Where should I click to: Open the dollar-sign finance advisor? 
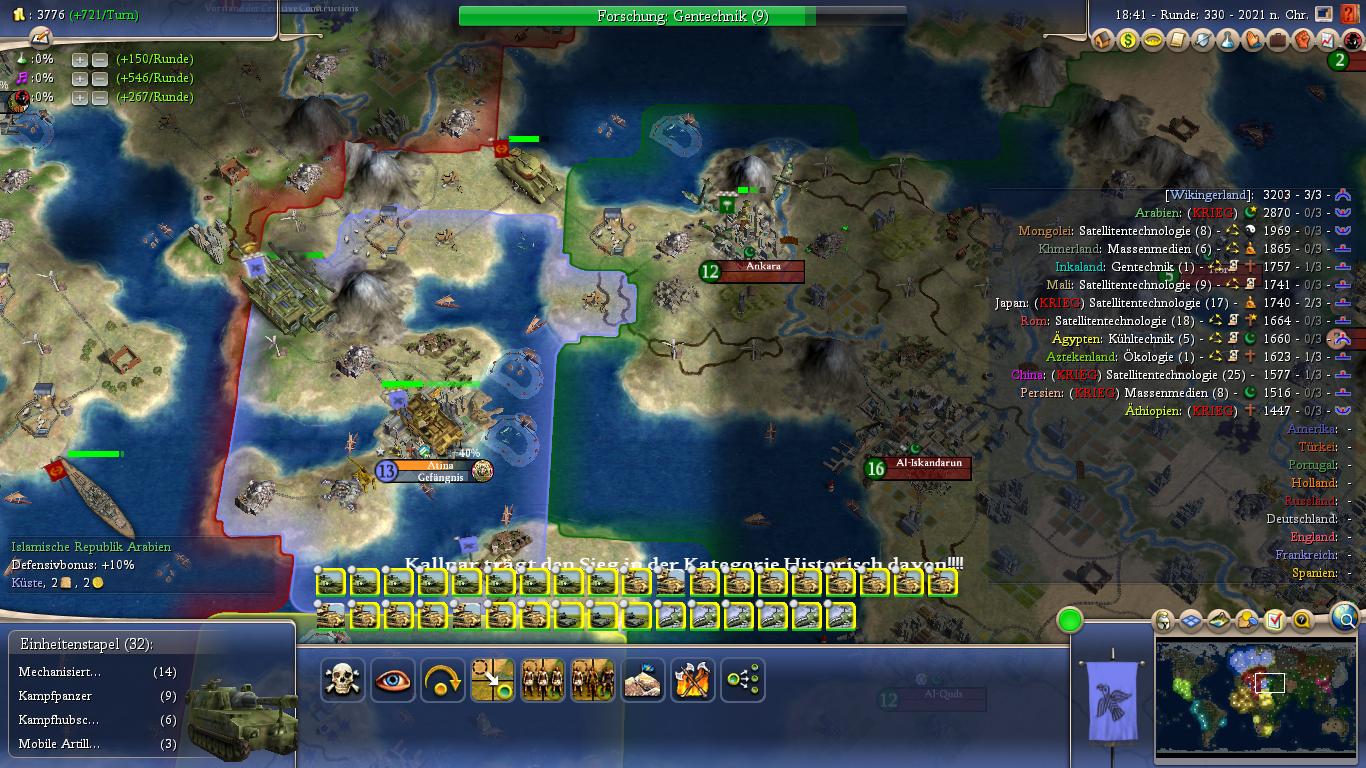[1128, 41]
